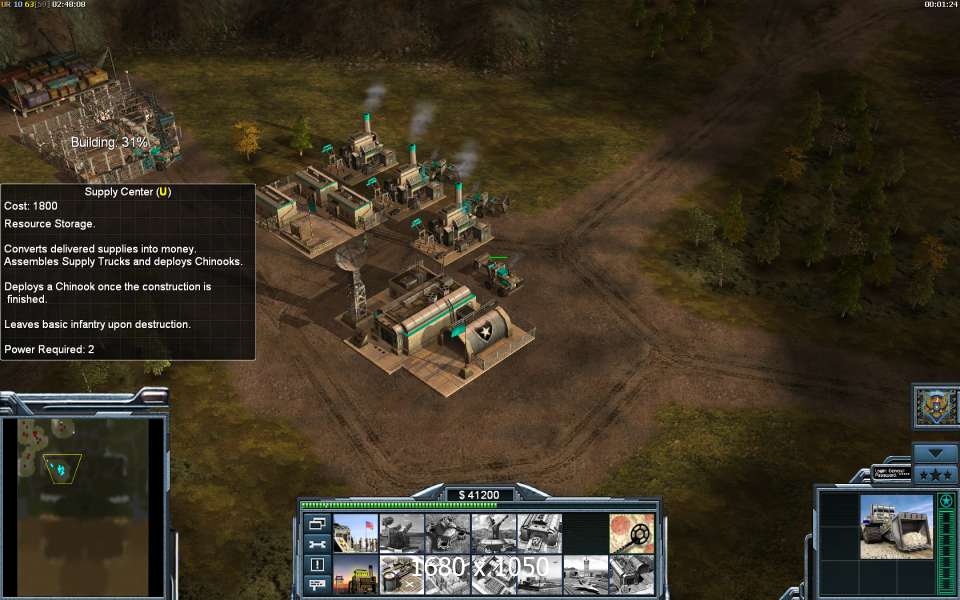This screenshot has width=960, height=600.
Task: Click the exclamation mark button
Action: click(x=318, y=564)
